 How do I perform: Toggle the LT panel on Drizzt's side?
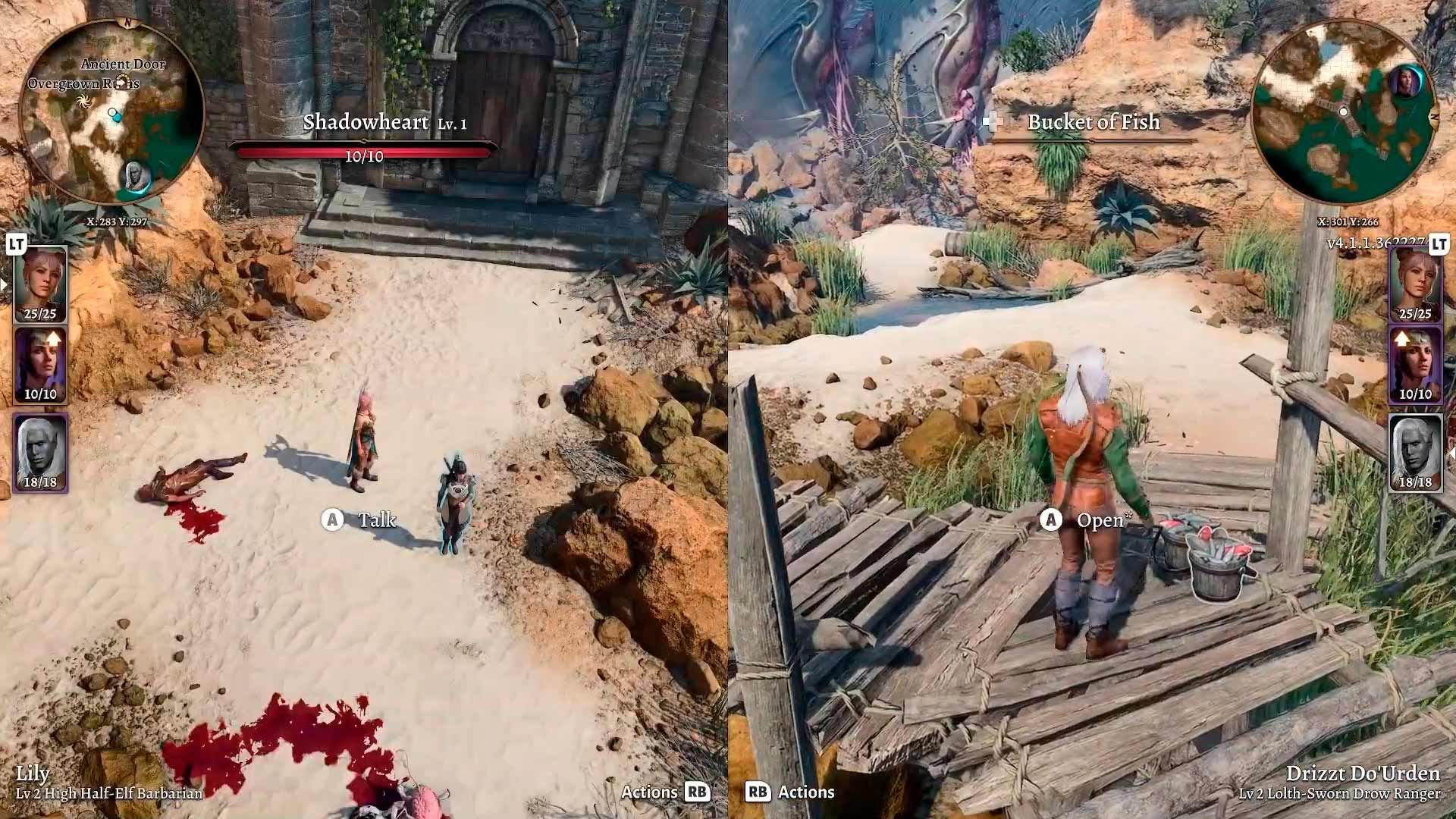(x=1441, y=245)
